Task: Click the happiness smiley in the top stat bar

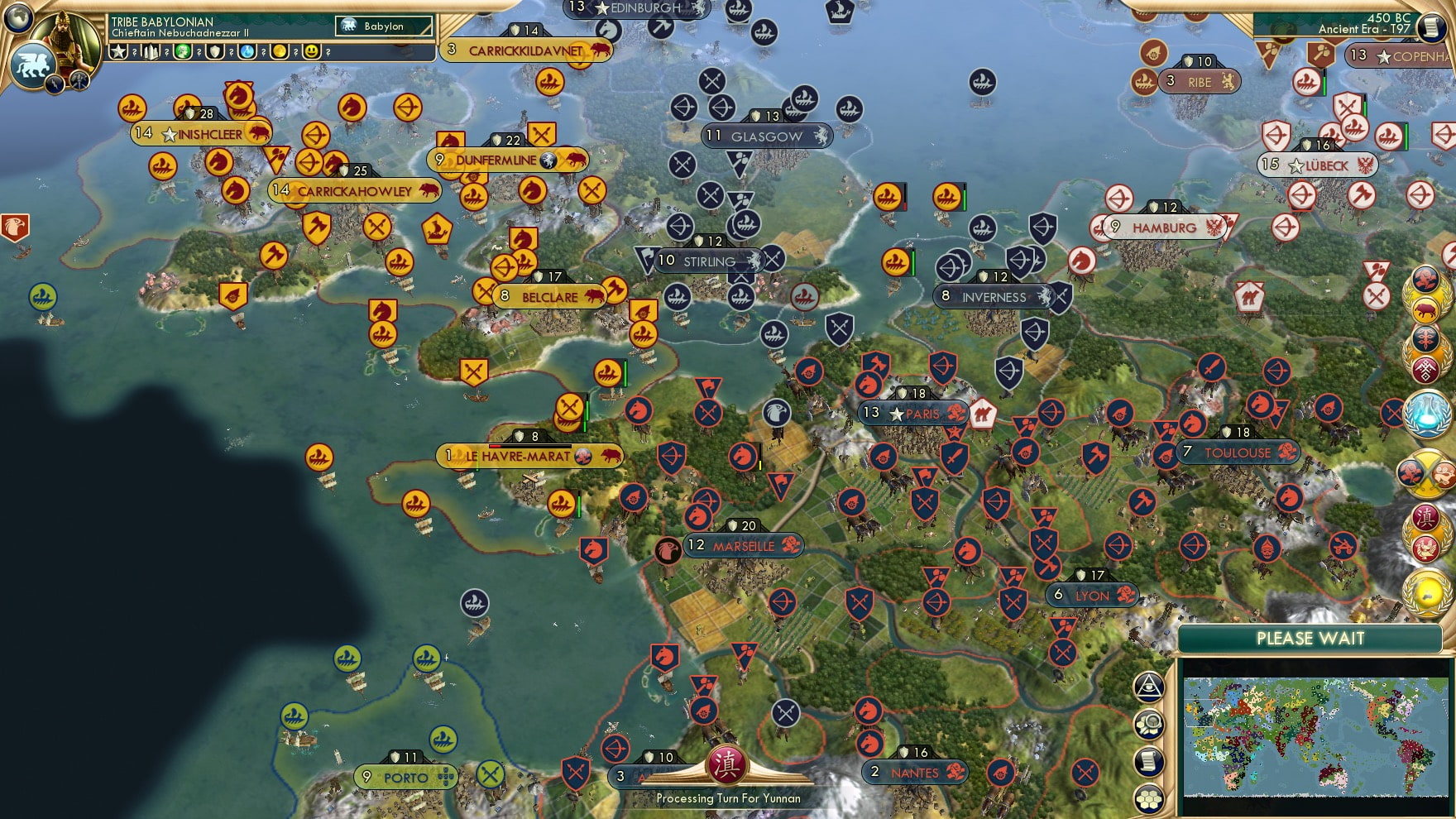Action: click(x=313, y=51)
